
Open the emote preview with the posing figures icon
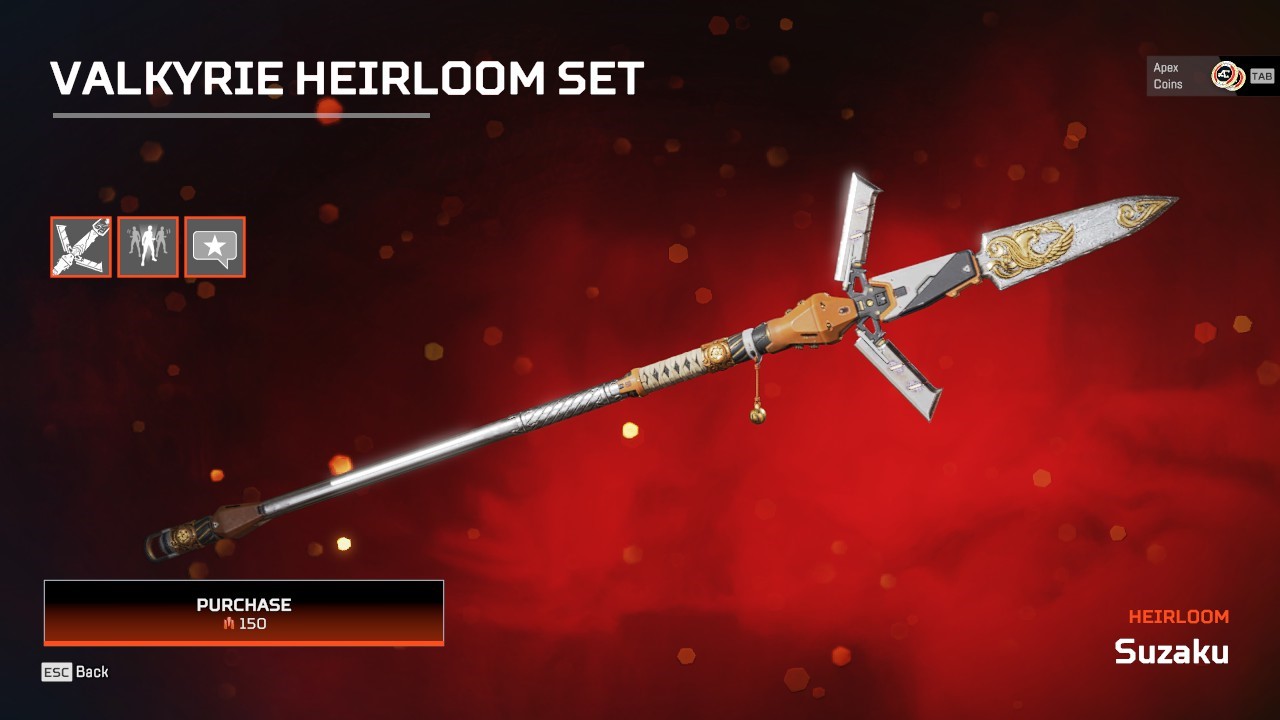click(147, 247)
